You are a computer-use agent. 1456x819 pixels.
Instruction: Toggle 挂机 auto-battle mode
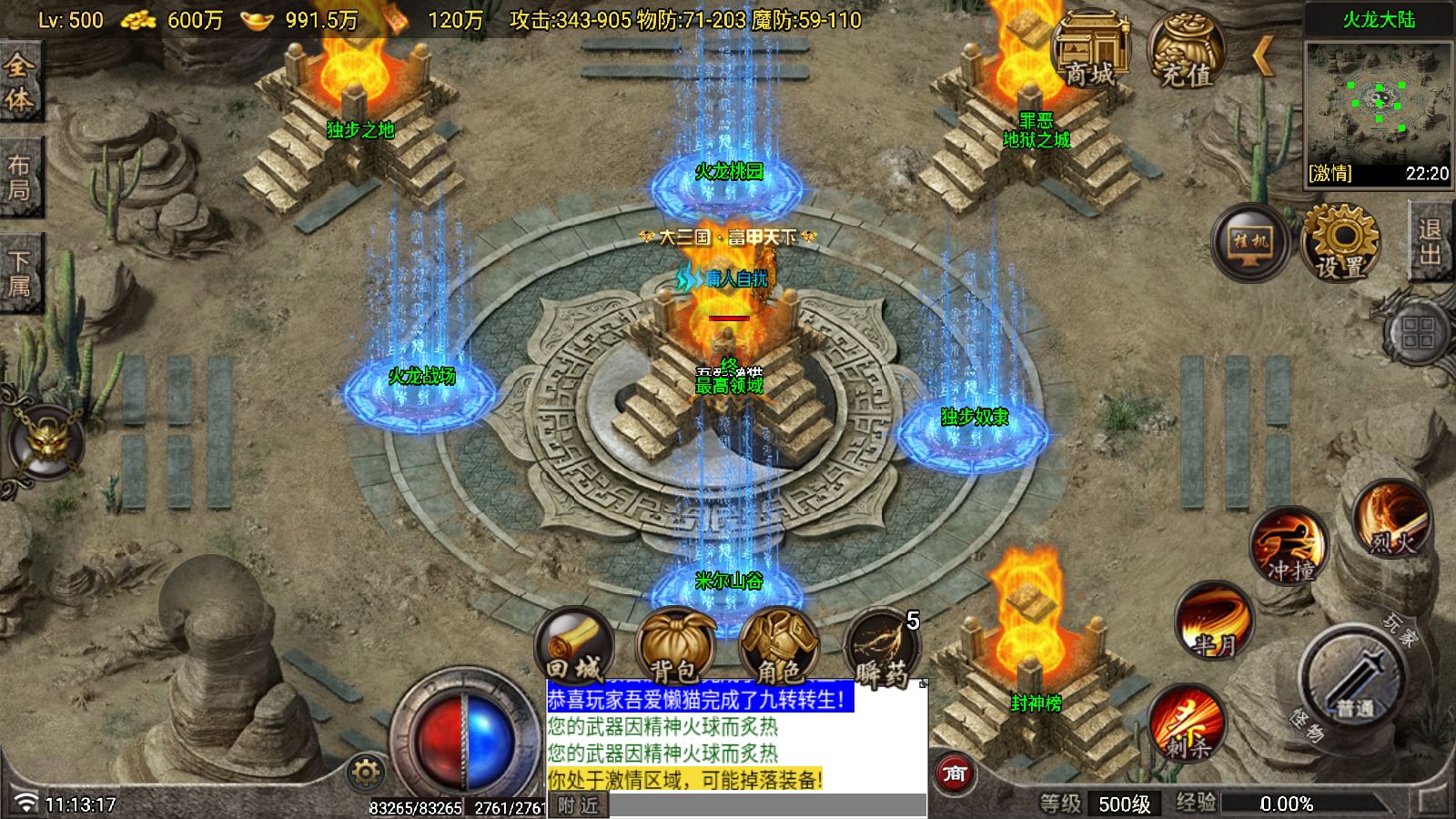[1250, 242]
